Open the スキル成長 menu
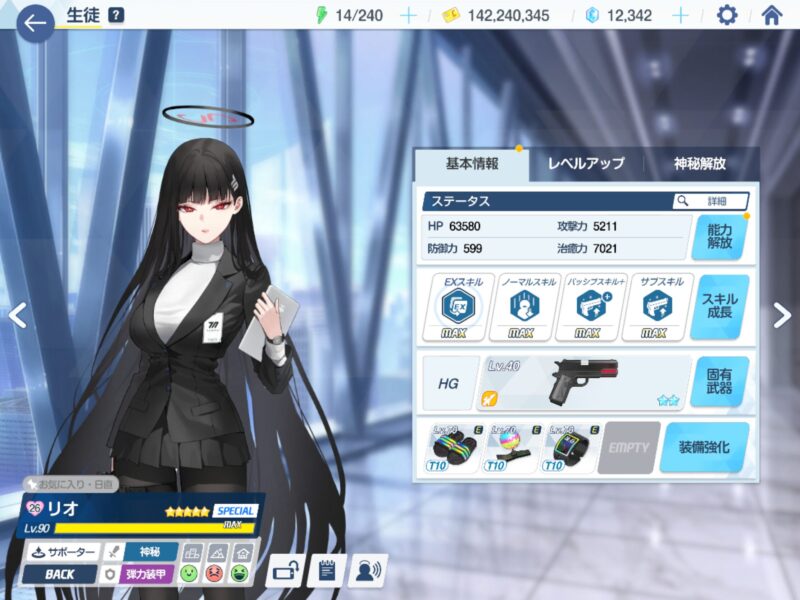Image resolution: width=800 pixels, height=600 pixels. [718, 307]
